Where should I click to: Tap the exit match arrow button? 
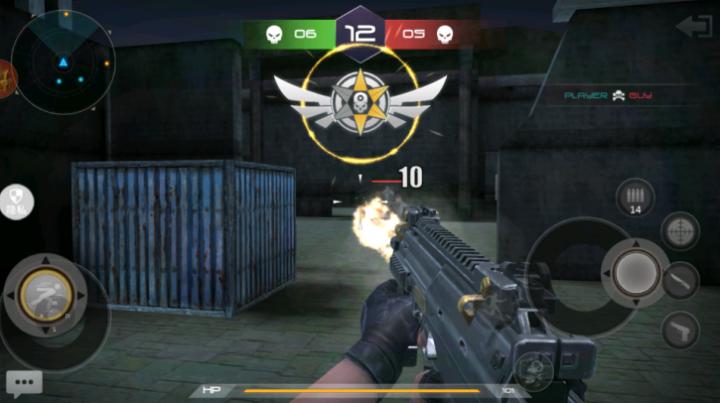pyautogui.click(x=694, y=25)
